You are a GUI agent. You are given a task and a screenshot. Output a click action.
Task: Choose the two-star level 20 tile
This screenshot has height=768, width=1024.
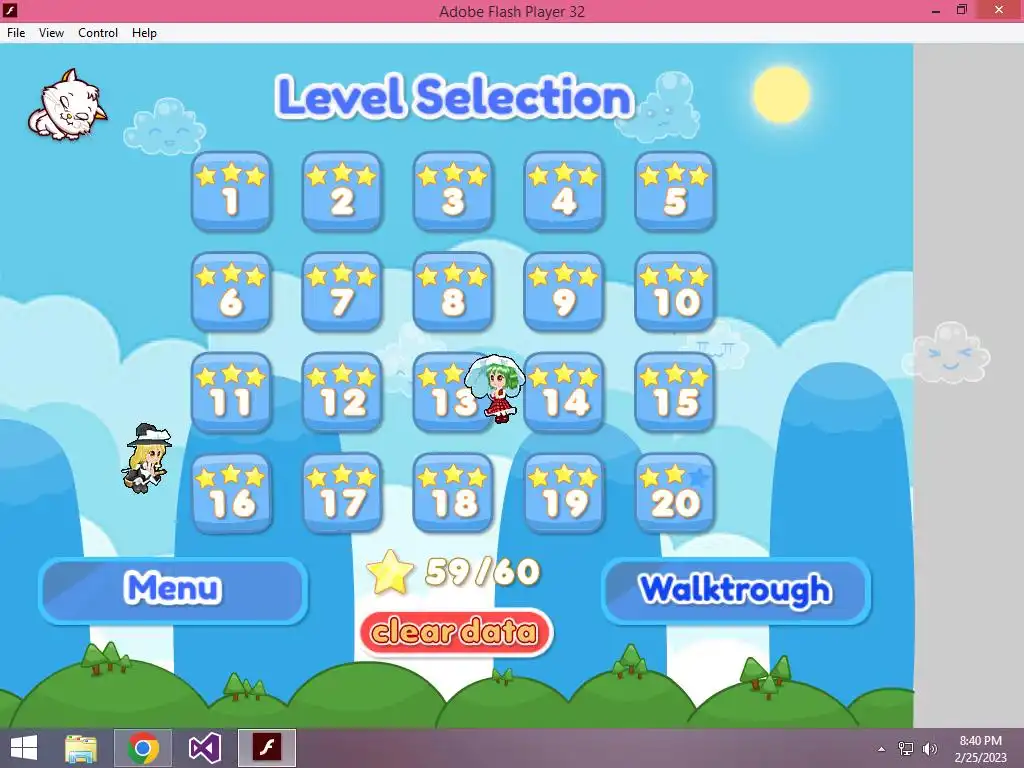675,494
